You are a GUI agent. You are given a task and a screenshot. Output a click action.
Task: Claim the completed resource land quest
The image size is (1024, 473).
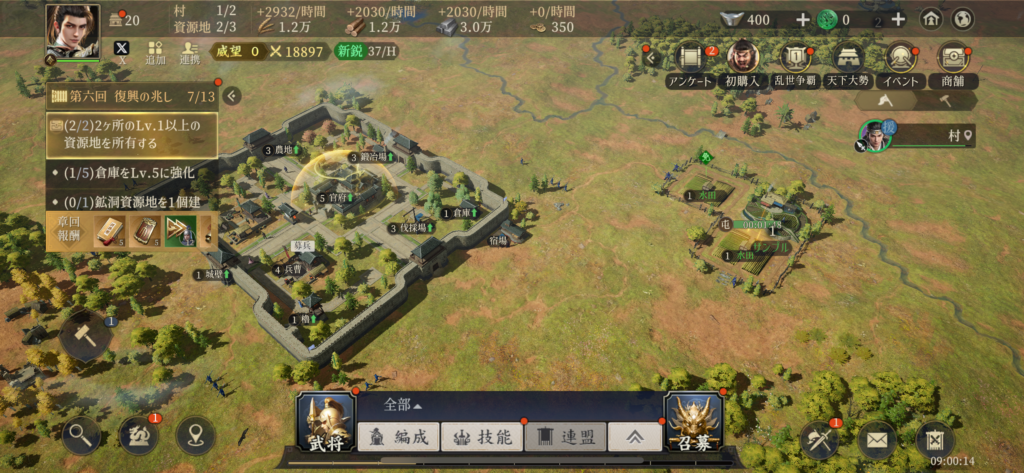point(133,133)
